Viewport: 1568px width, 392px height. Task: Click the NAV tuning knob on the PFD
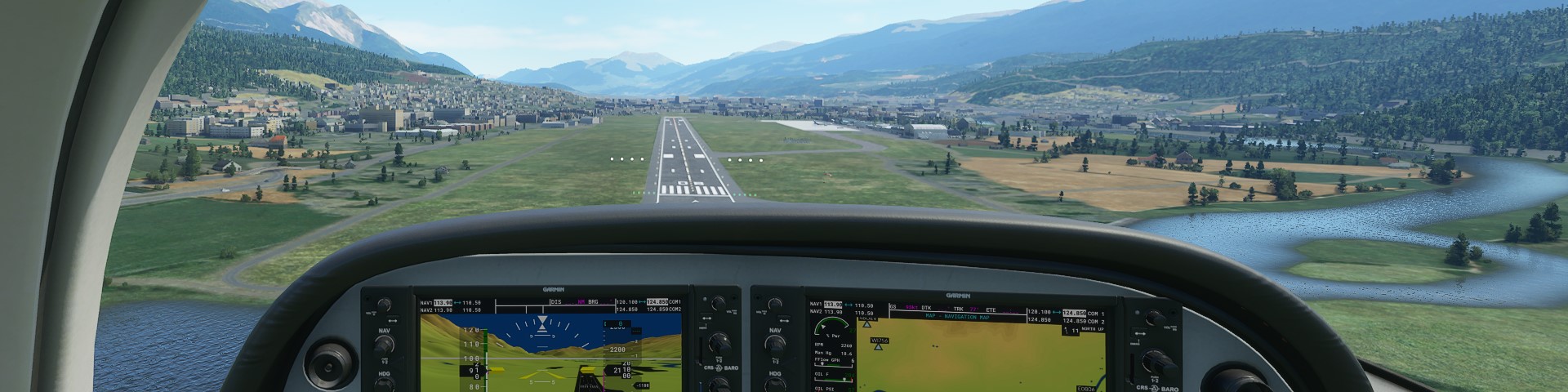point(384,345)
